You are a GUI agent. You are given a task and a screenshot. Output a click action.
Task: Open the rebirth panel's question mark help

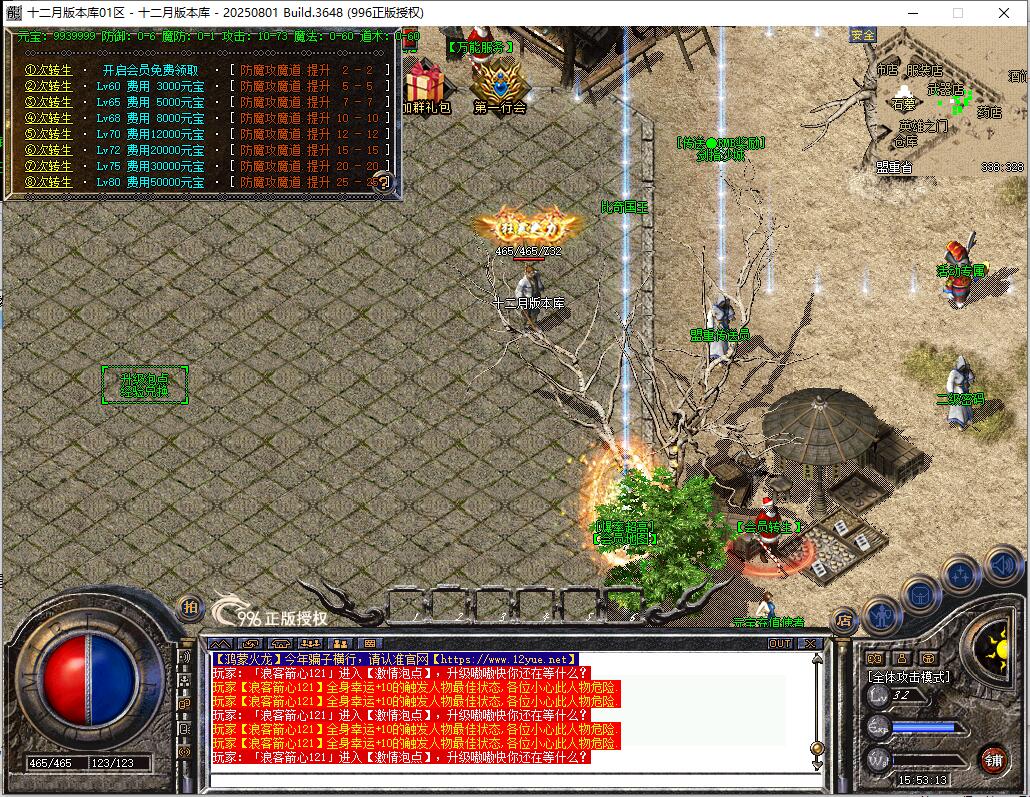[x=382, y=183]
